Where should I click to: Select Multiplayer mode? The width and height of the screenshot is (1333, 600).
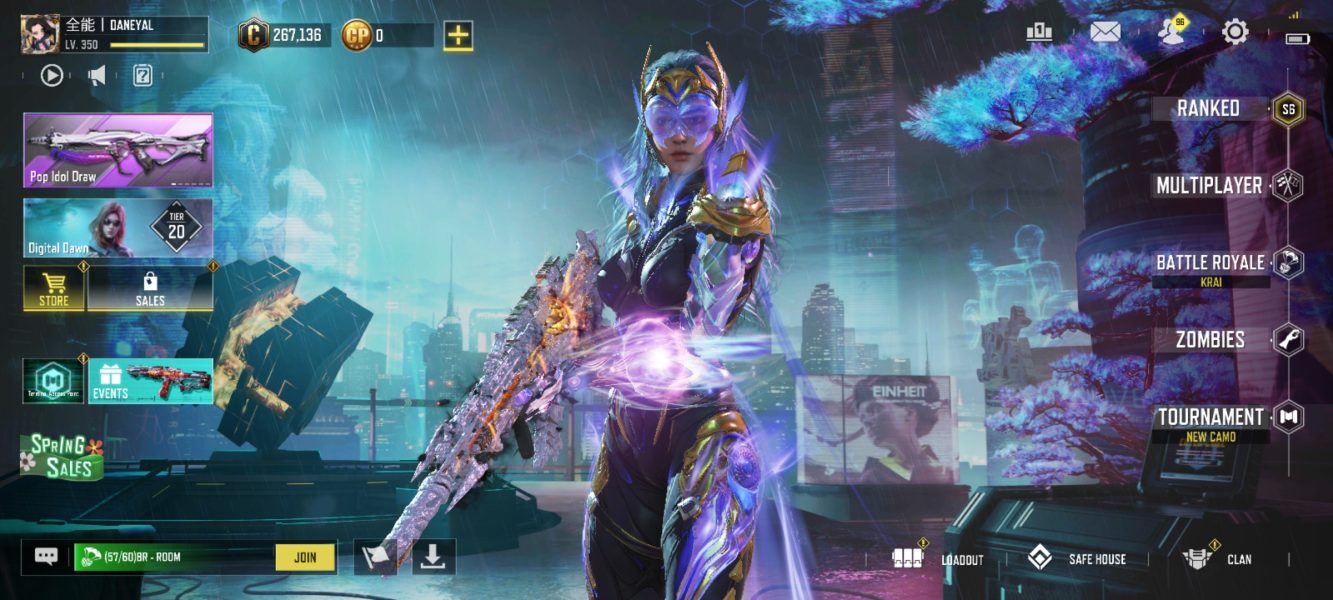(x=1209, y=185)
